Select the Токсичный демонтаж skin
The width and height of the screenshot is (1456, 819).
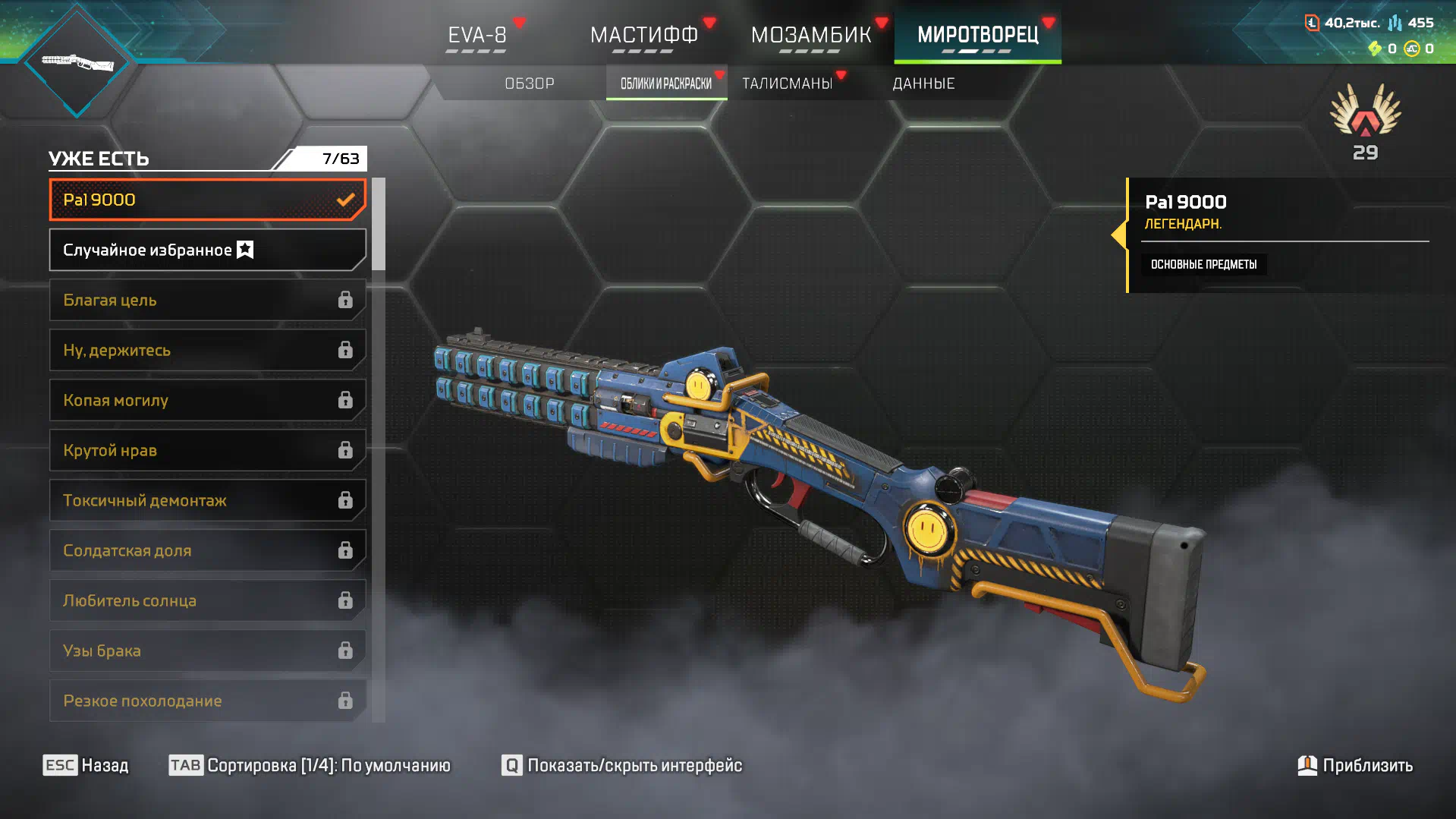coord(207,500)
